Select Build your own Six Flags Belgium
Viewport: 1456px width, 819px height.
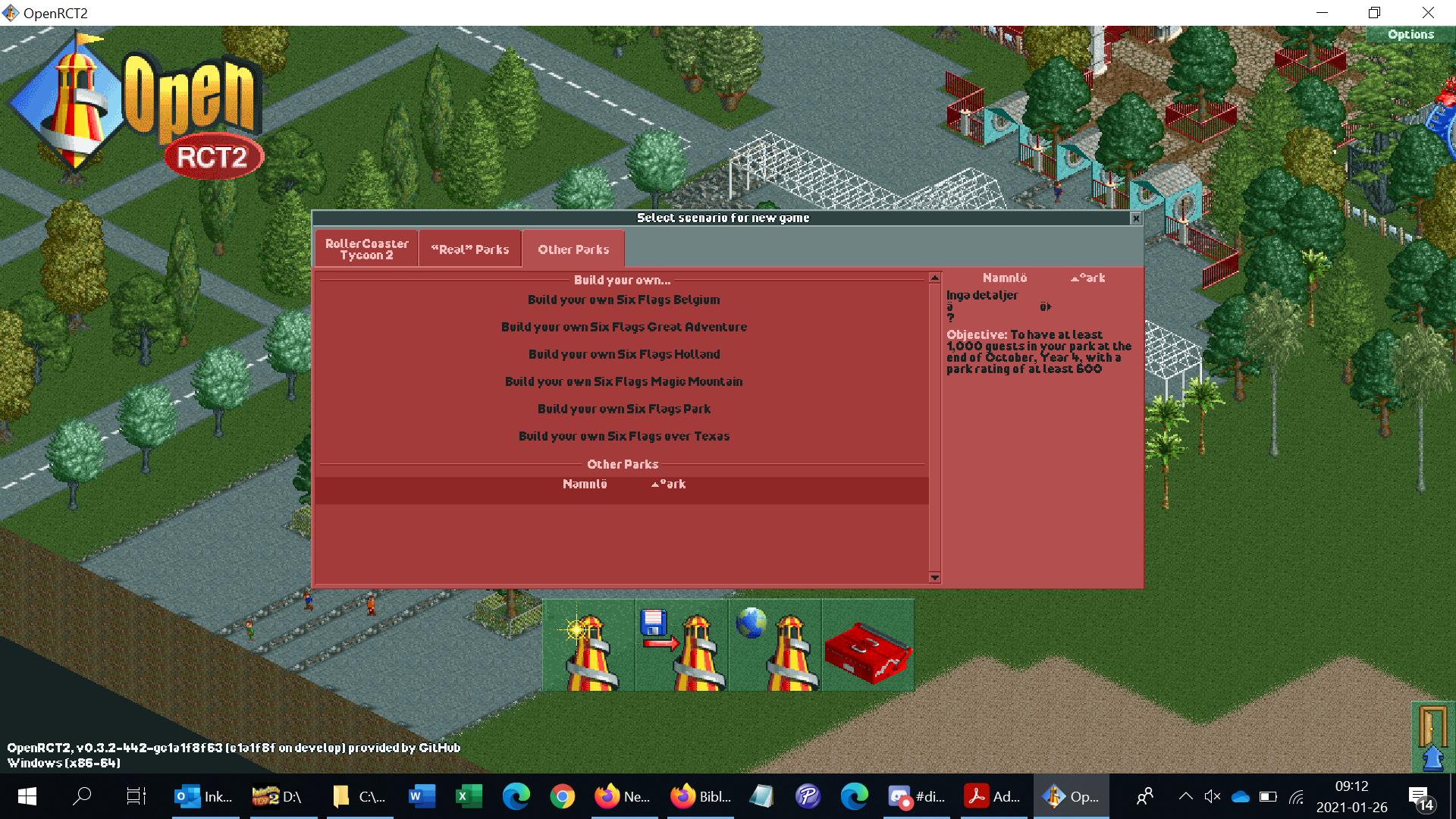[x=623, y=300]
